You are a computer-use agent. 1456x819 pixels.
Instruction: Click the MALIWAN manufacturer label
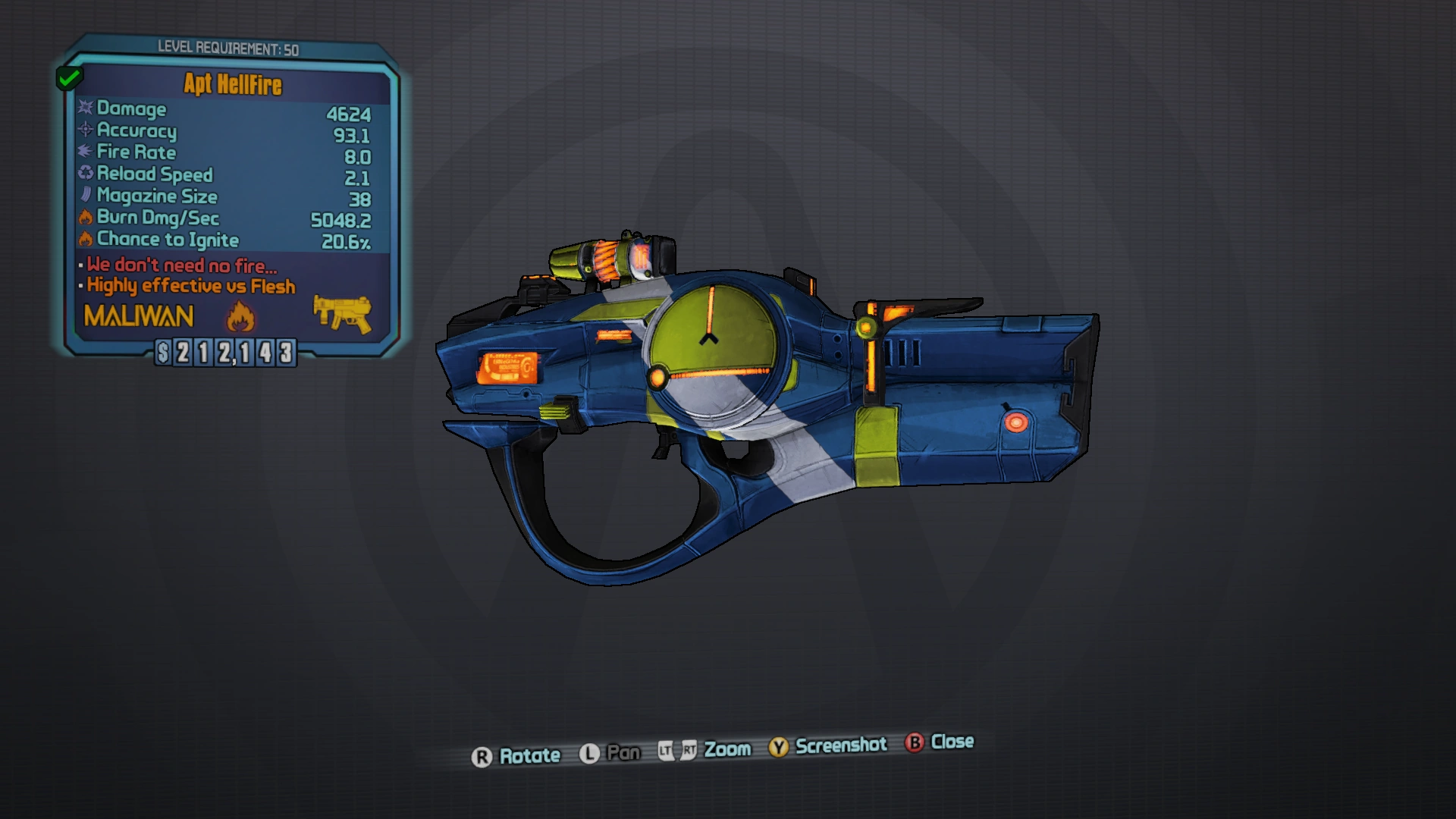click(x=139, y=316)
